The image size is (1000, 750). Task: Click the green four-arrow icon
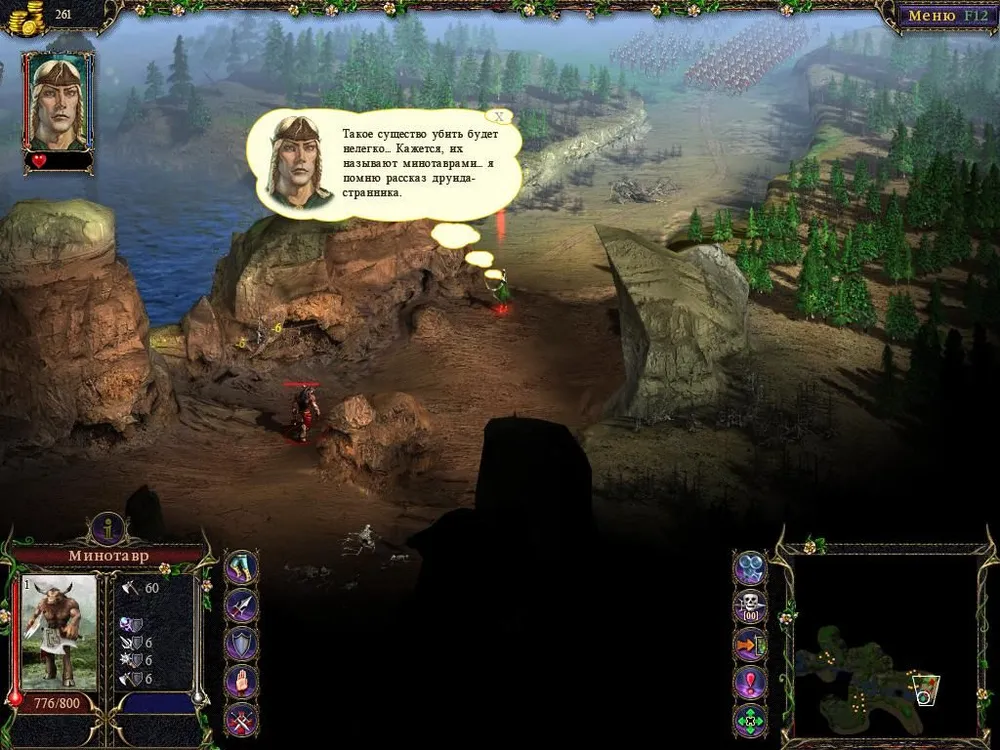(750, 719)
